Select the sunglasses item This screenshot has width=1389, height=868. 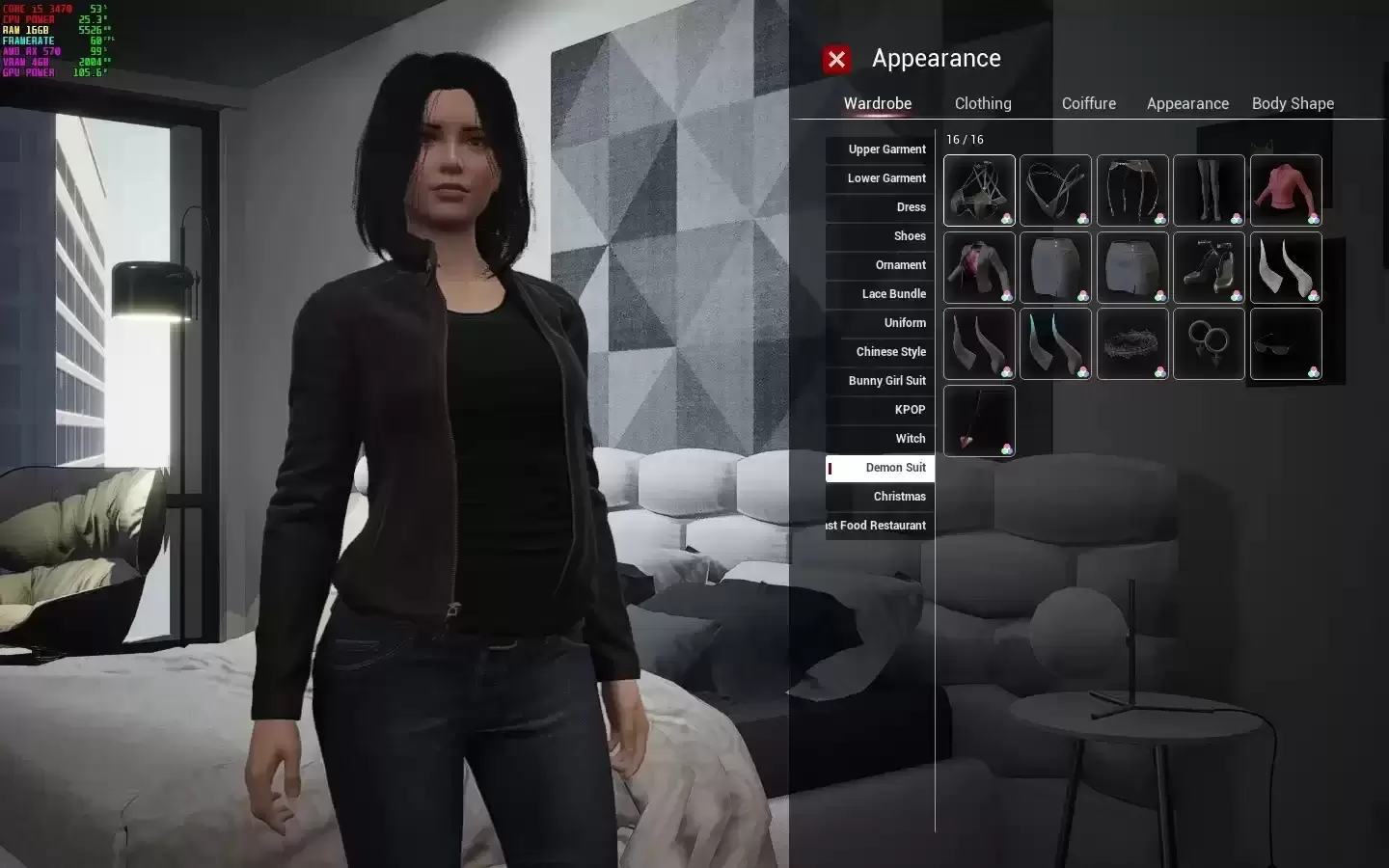point(1286,344)
